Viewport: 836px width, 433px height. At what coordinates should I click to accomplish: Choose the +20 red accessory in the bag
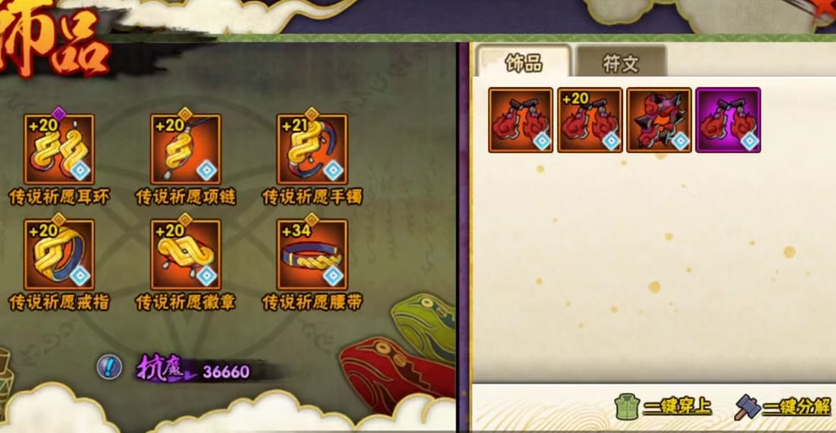point(590,120)
